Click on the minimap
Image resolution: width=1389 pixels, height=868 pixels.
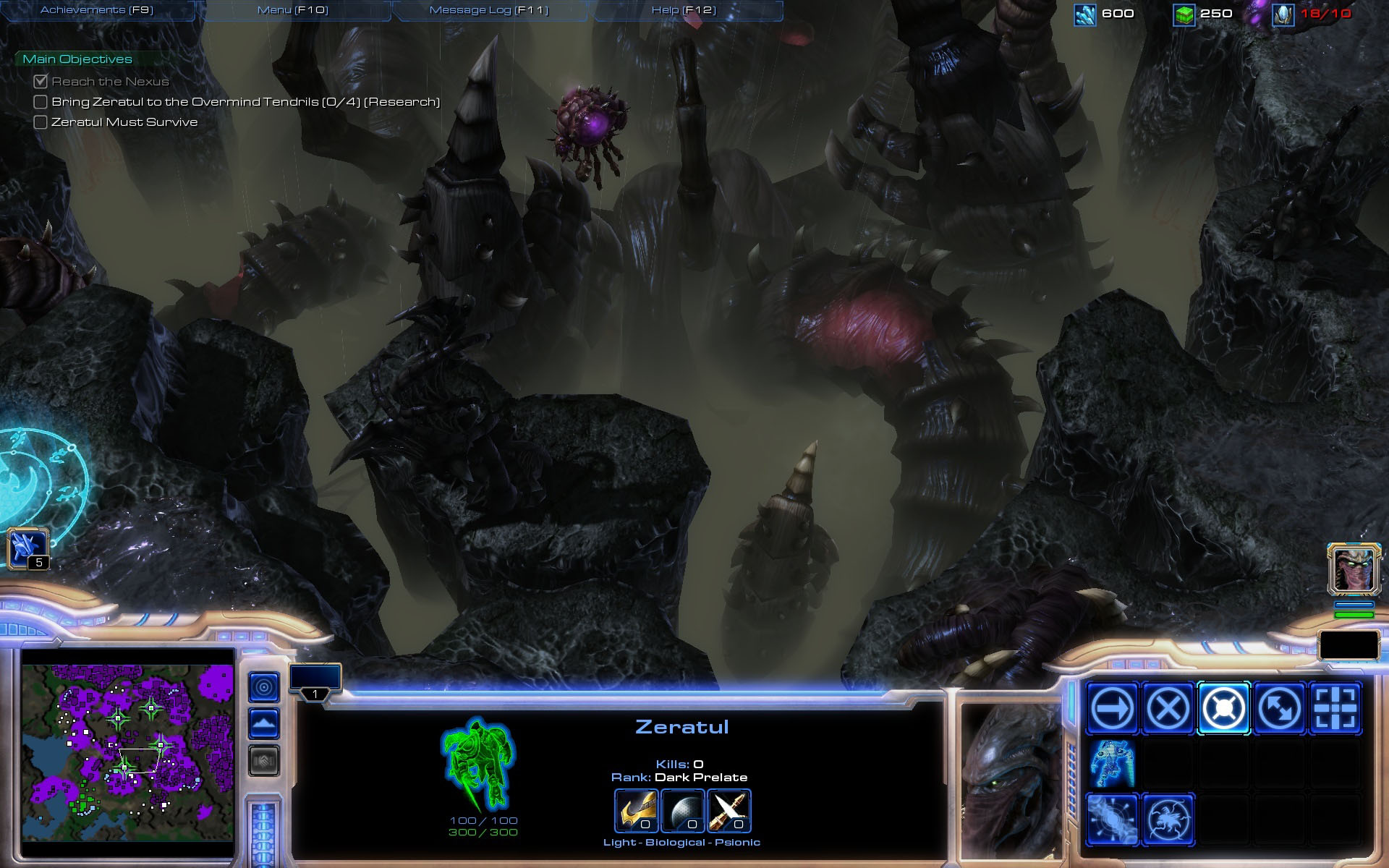click(x=127, y=753)
